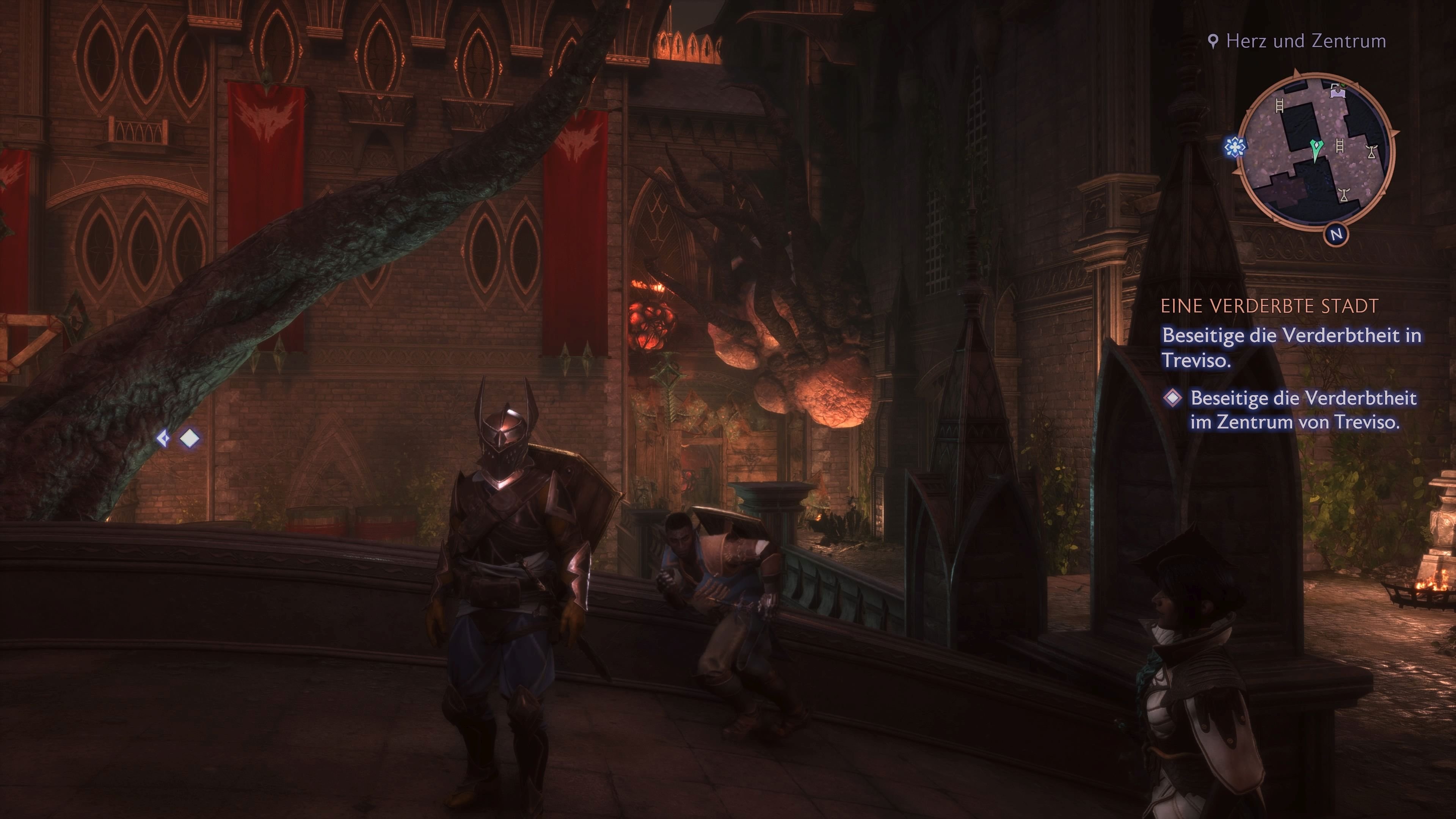1456x819 pixels.
Task: Click the ladder icon right of the minimap center
Action: click(1340, 146)
